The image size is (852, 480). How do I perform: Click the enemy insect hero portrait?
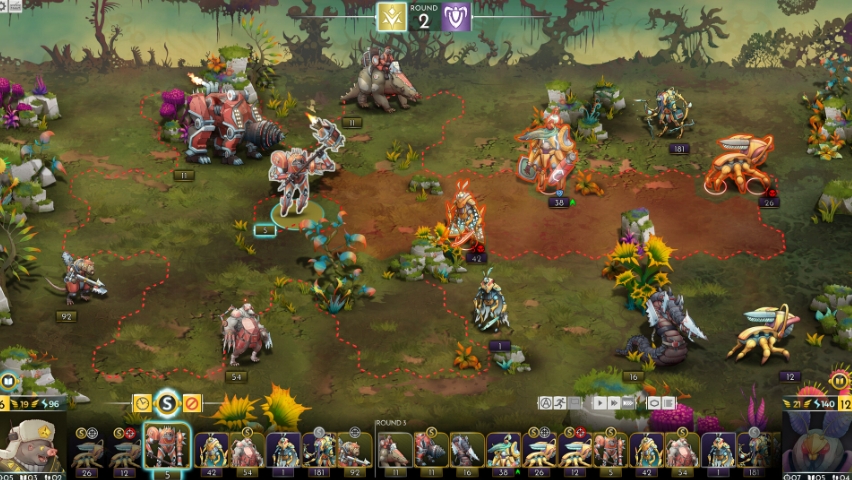(818, 445)
